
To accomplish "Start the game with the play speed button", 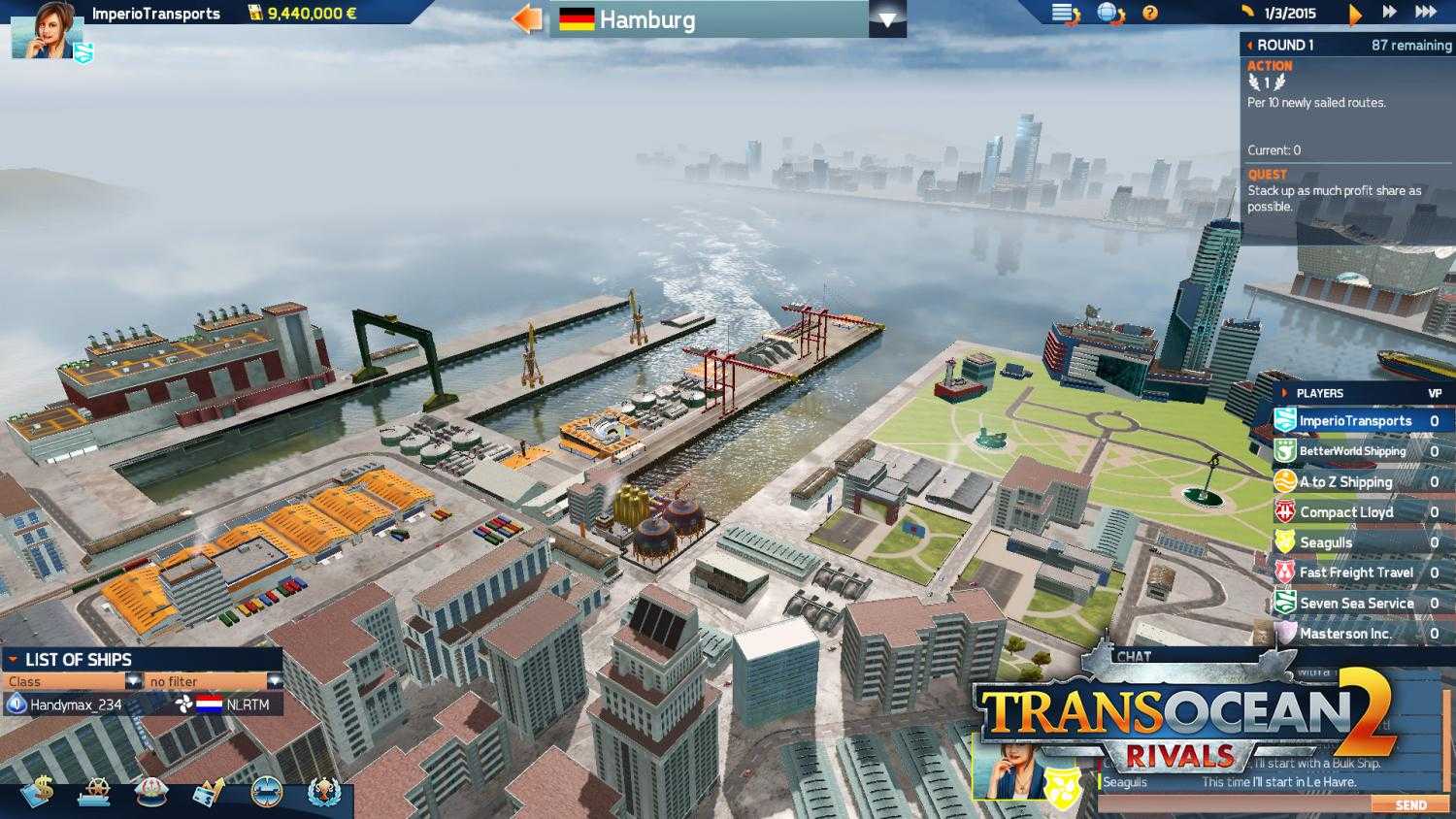I will [x=1356, y=13].
